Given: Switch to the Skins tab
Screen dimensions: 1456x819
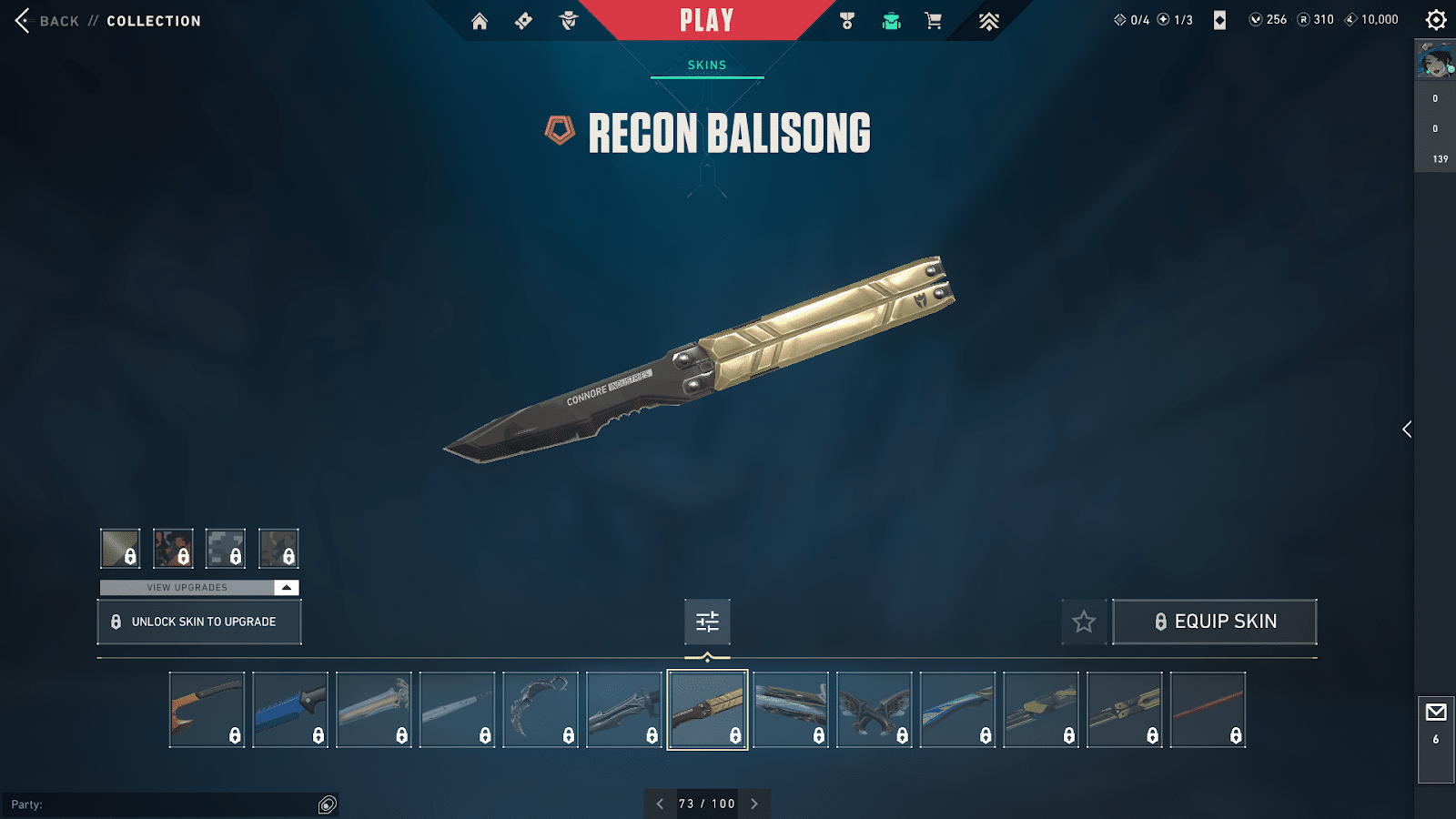Looking at the screenshot, I should point(707,66).
